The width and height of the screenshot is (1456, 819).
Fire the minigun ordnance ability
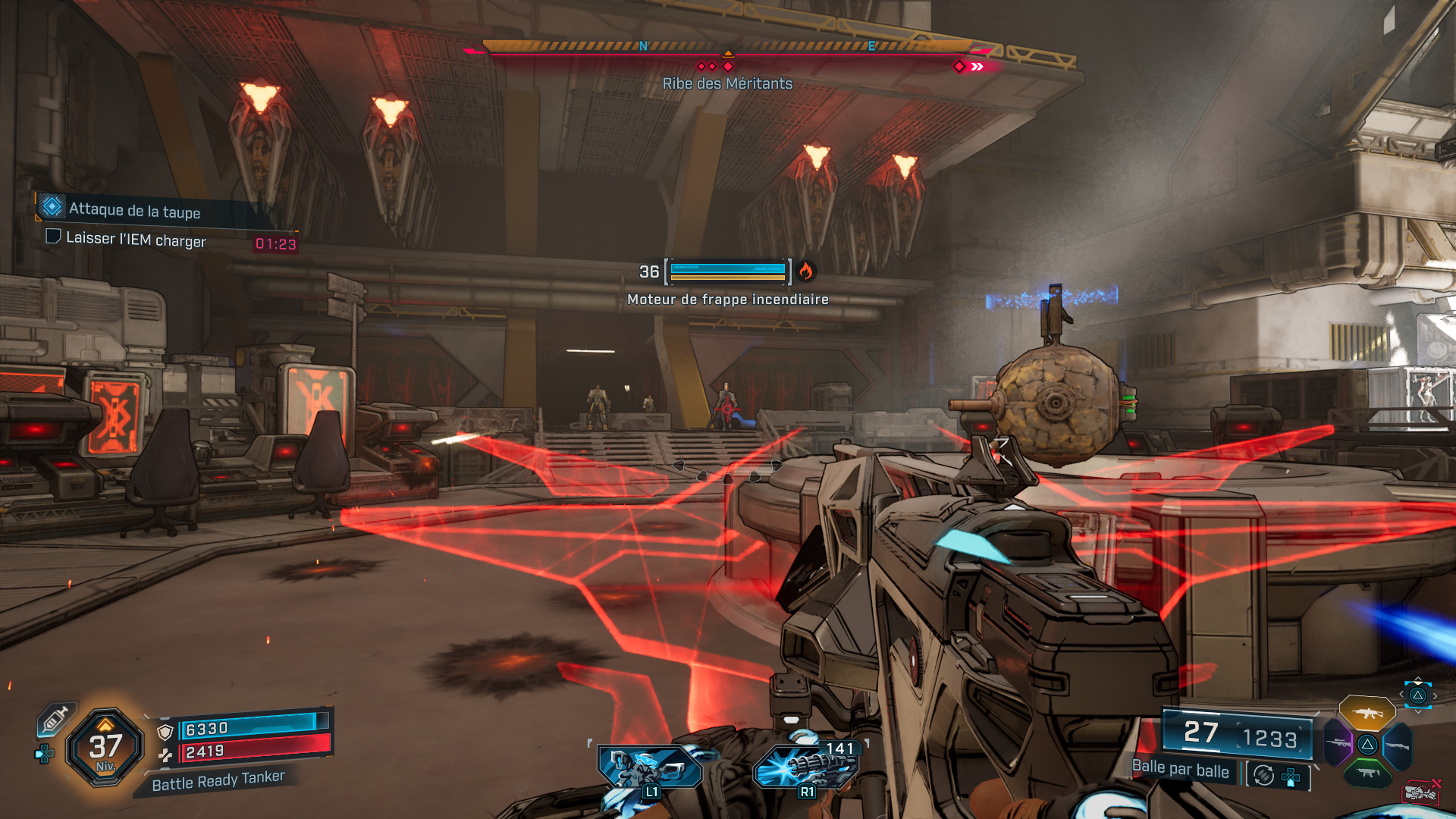coord(806,767)
